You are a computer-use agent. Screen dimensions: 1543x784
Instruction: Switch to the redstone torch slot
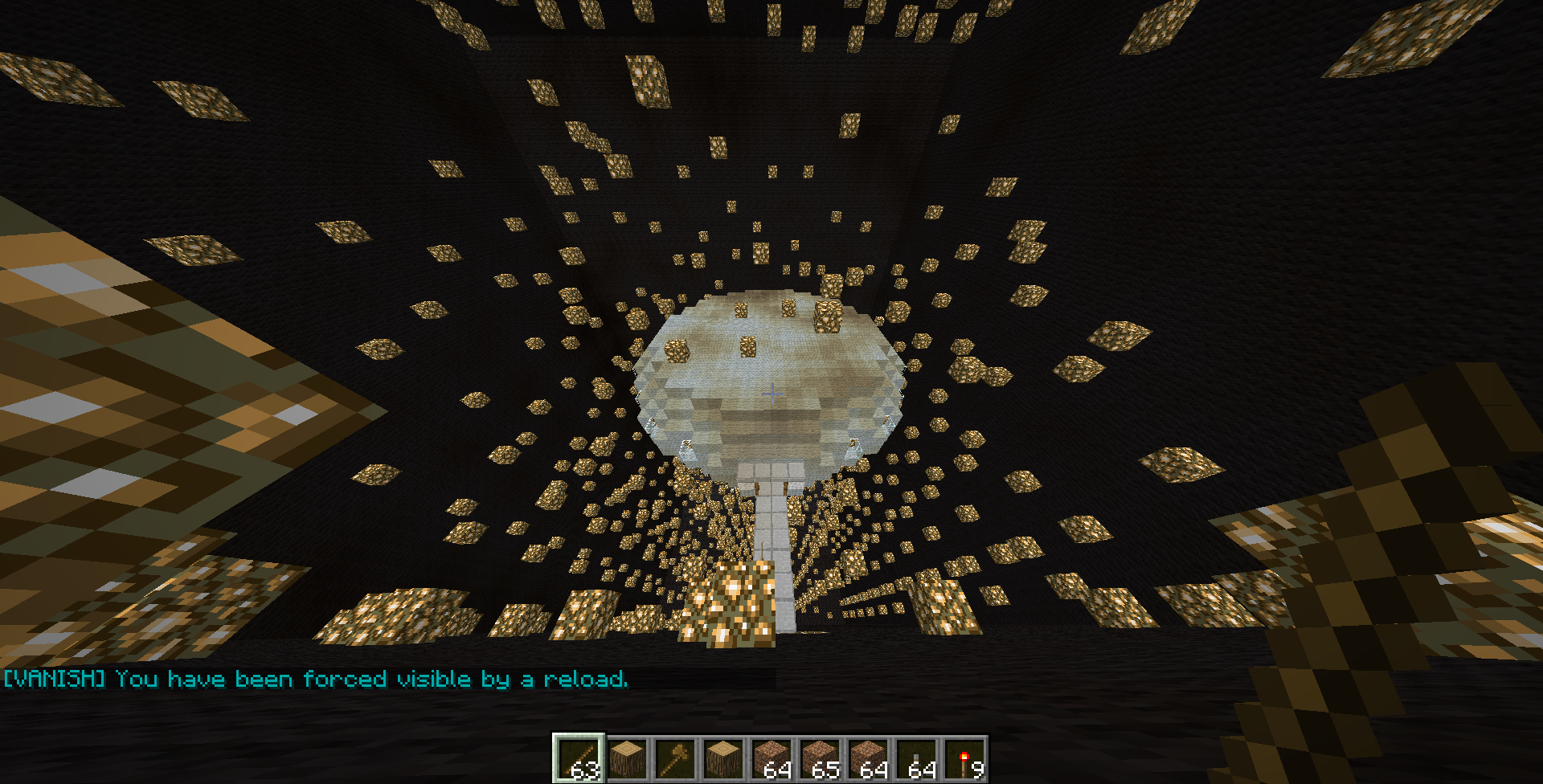[x=964, y=758]
